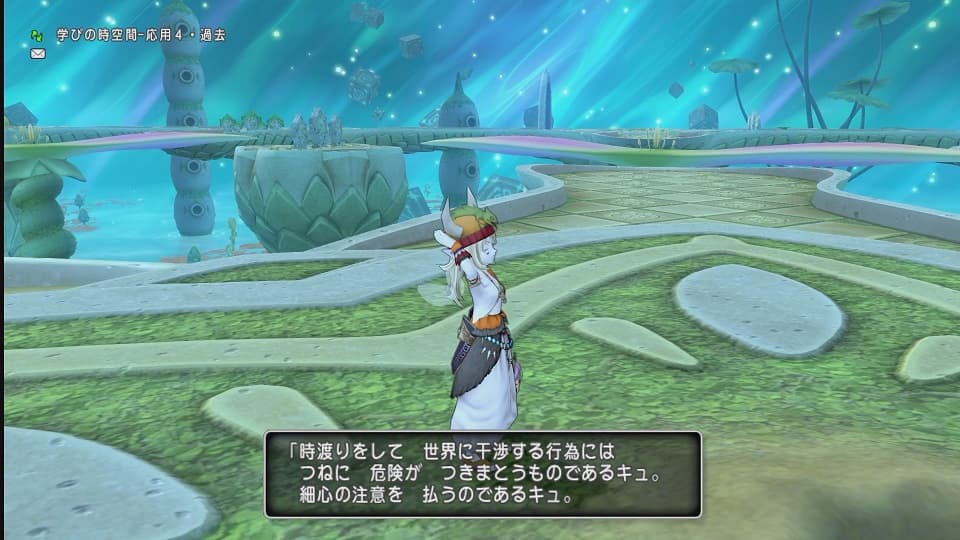Open the mail envelope icon
960x540 pixels.
coord(38,53)
